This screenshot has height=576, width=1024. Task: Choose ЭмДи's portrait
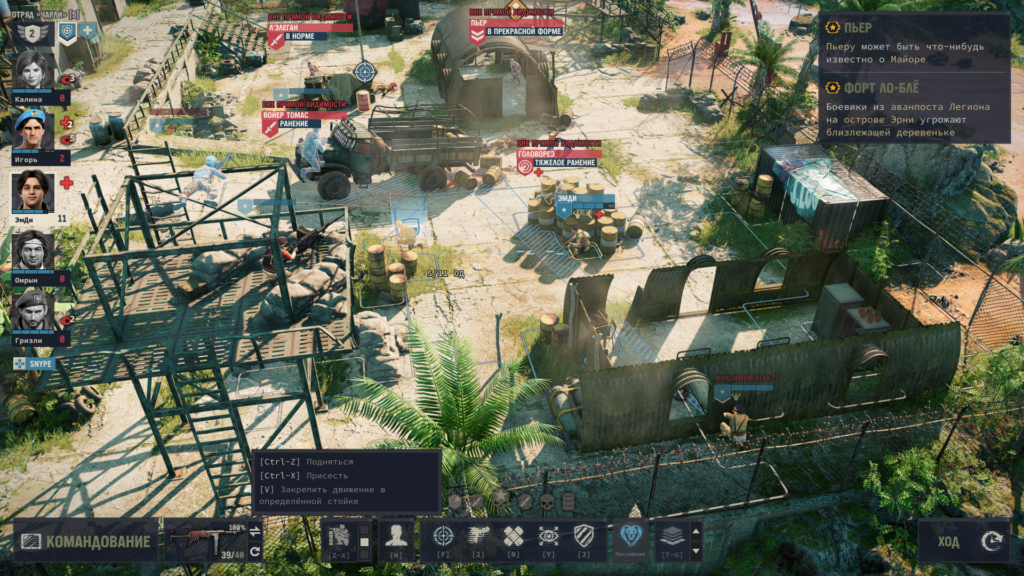(33, 191)
